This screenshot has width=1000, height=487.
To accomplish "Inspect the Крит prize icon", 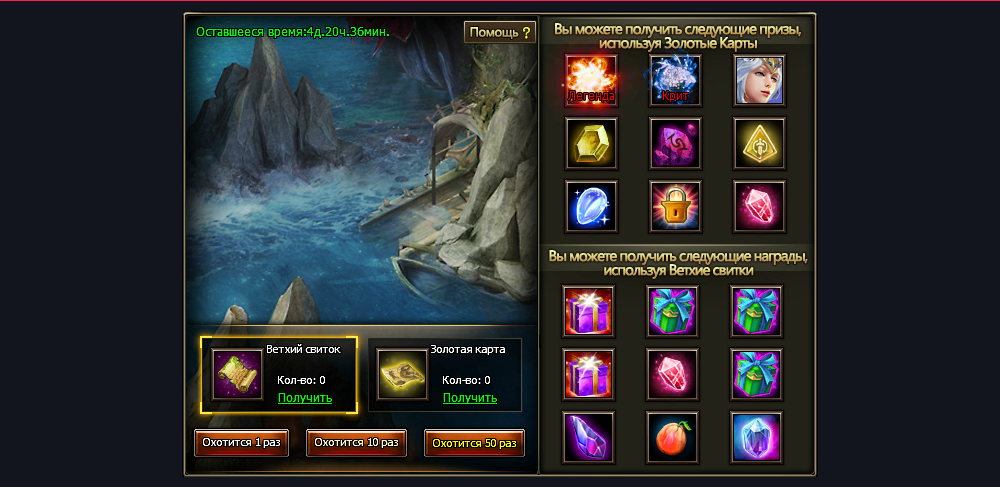I will [675, 80].
